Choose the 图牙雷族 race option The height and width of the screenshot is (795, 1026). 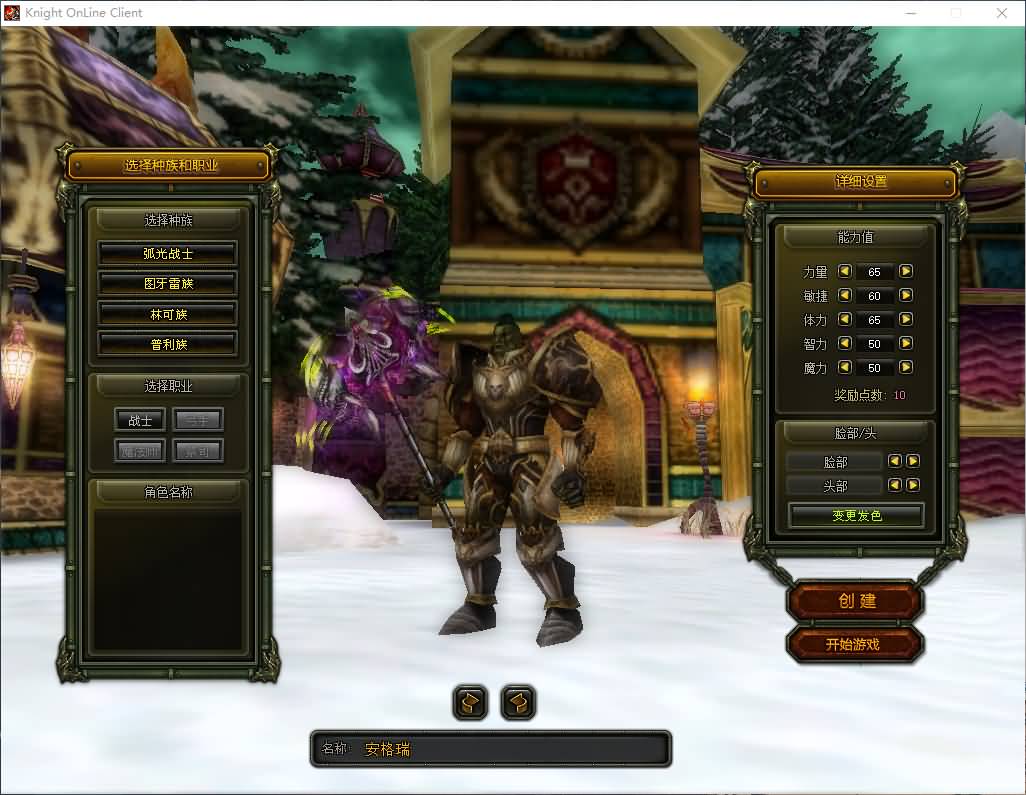(167, 284)
